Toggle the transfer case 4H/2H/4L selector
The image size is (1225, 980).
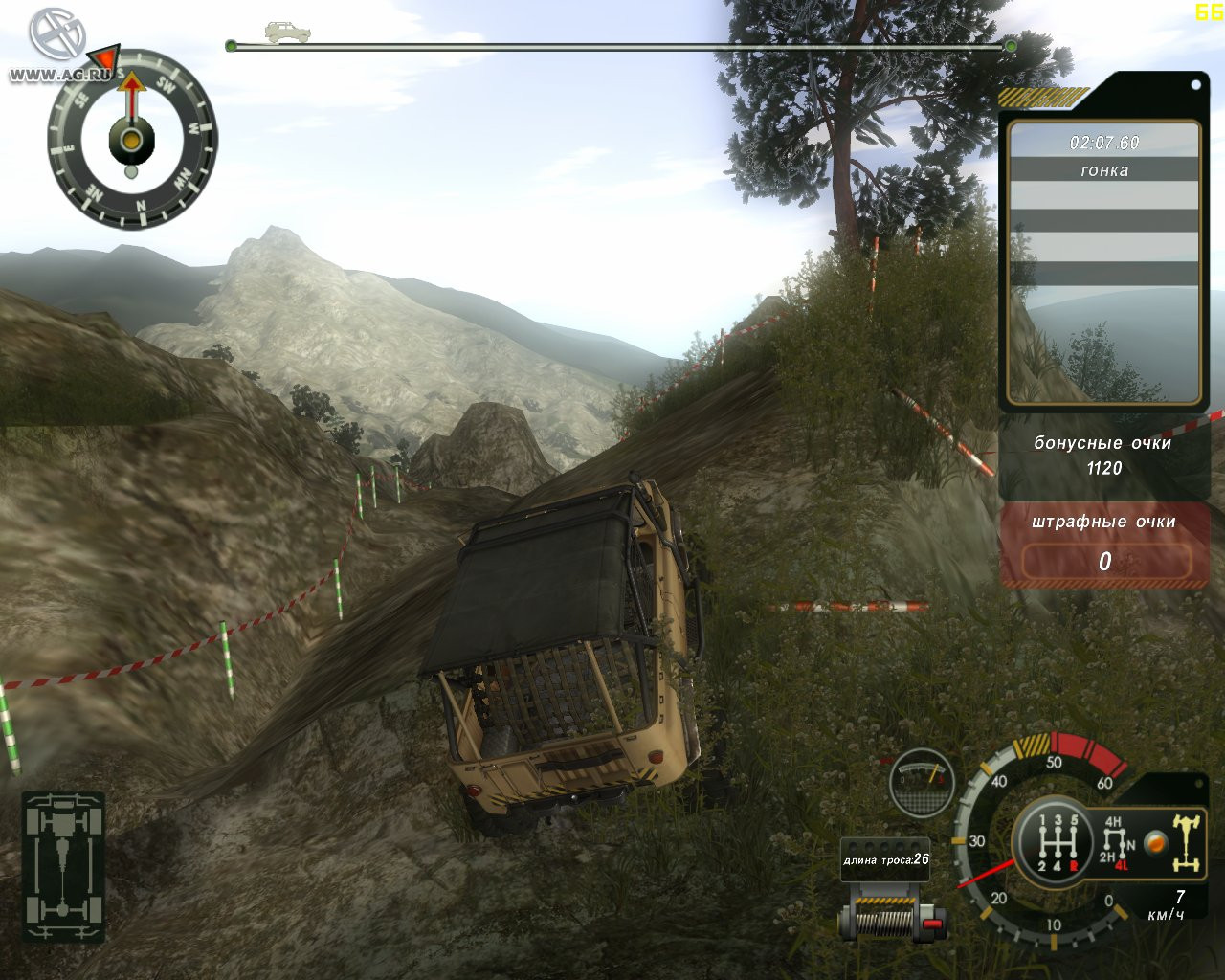pyautogui.click(x=1116, y=840)
